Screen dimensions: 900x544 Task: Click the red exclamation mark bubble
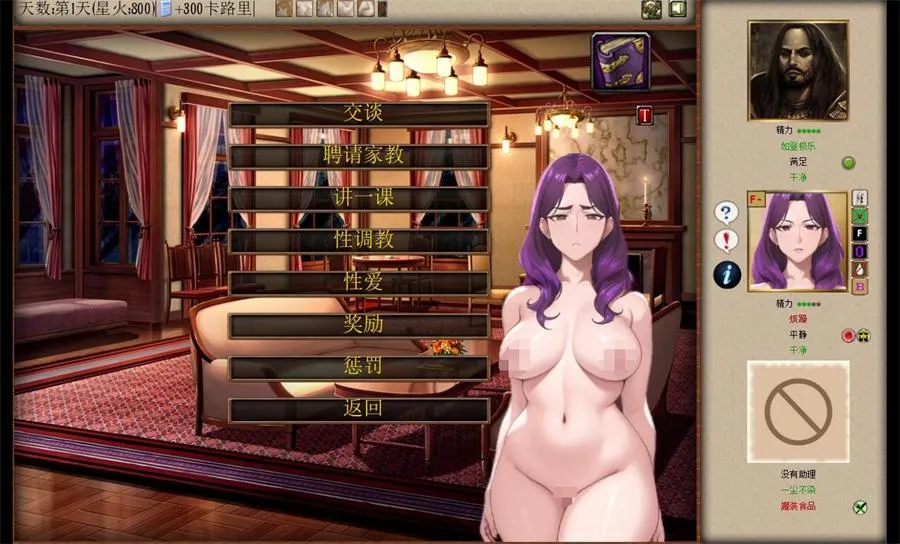click(727, 240)
